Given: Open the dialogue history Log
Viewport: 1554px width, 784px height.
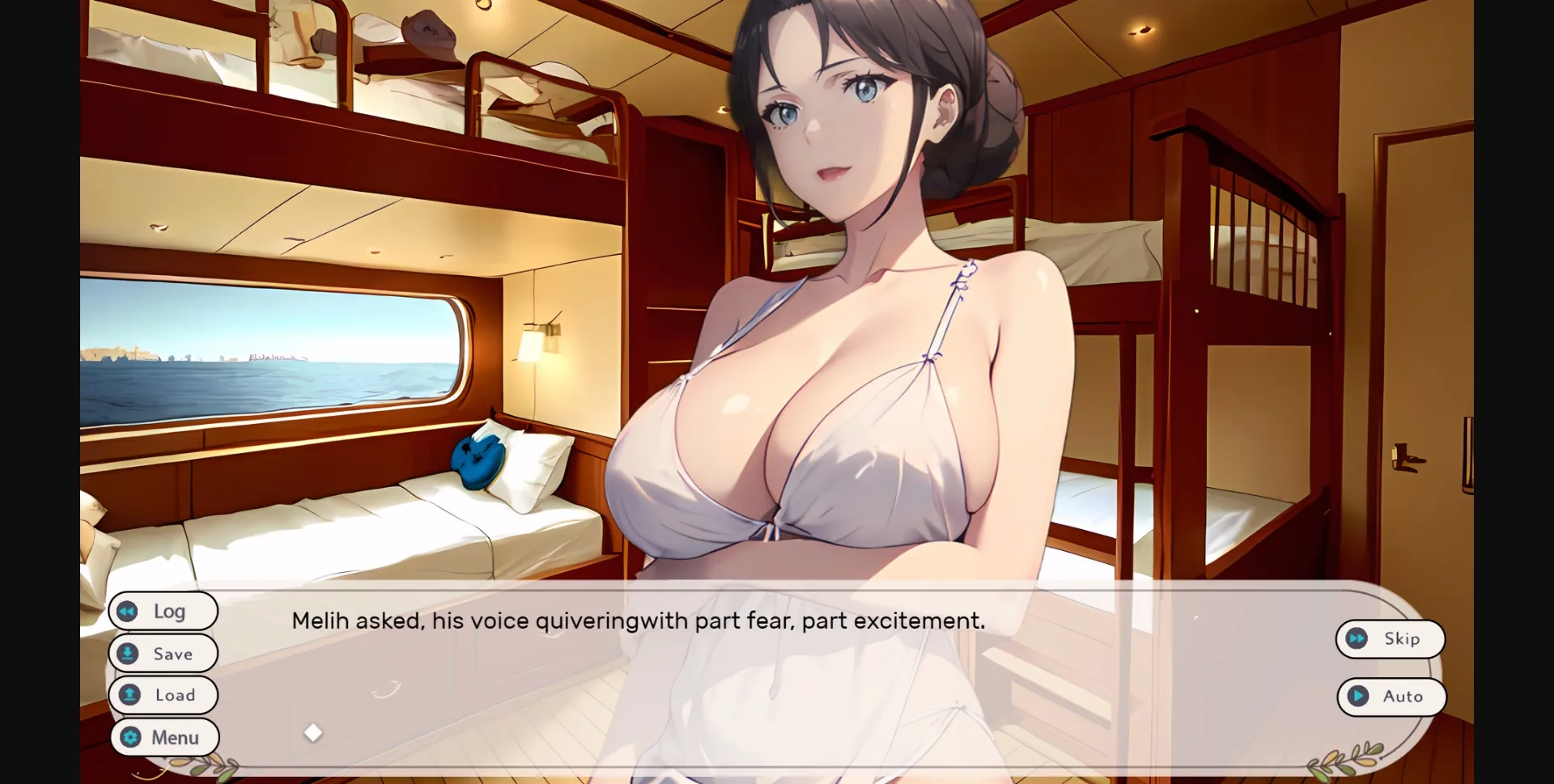Looking at the screenshot, I should [x=163, y=612].
